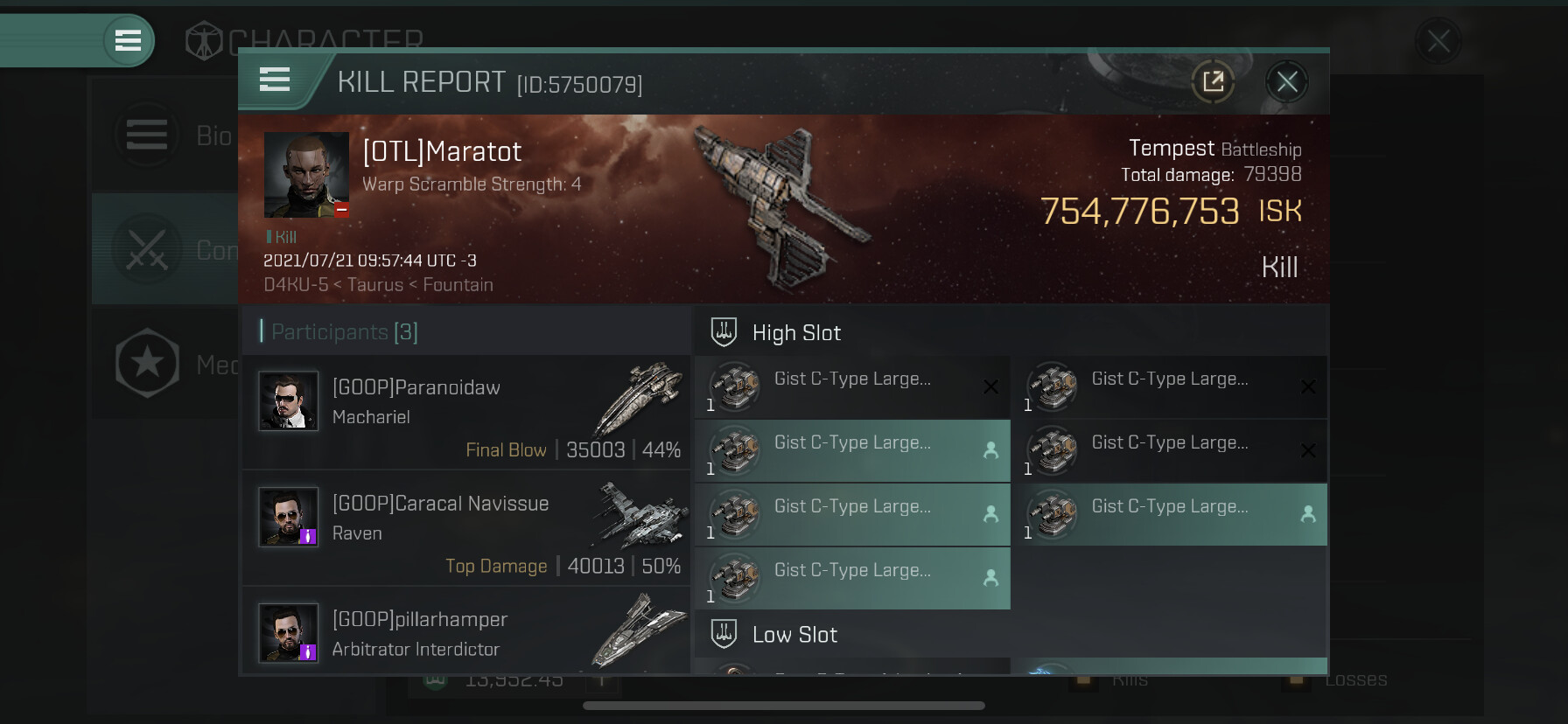This screenshot has height=724, width=1568.
Task: Open the Kill Report hamburger menu
Action: click(x=275, y=80)
